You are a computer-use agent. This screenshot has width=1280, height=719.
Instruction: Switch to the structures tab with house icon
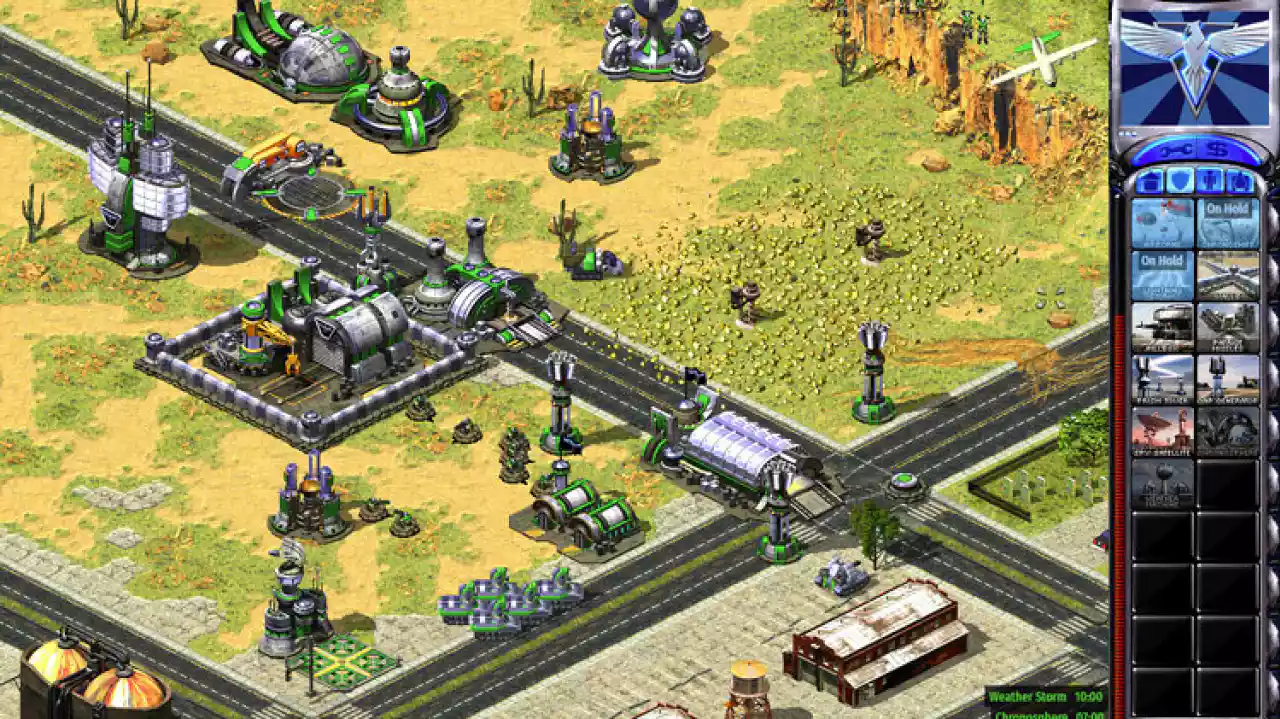[x=1149, y=182]
